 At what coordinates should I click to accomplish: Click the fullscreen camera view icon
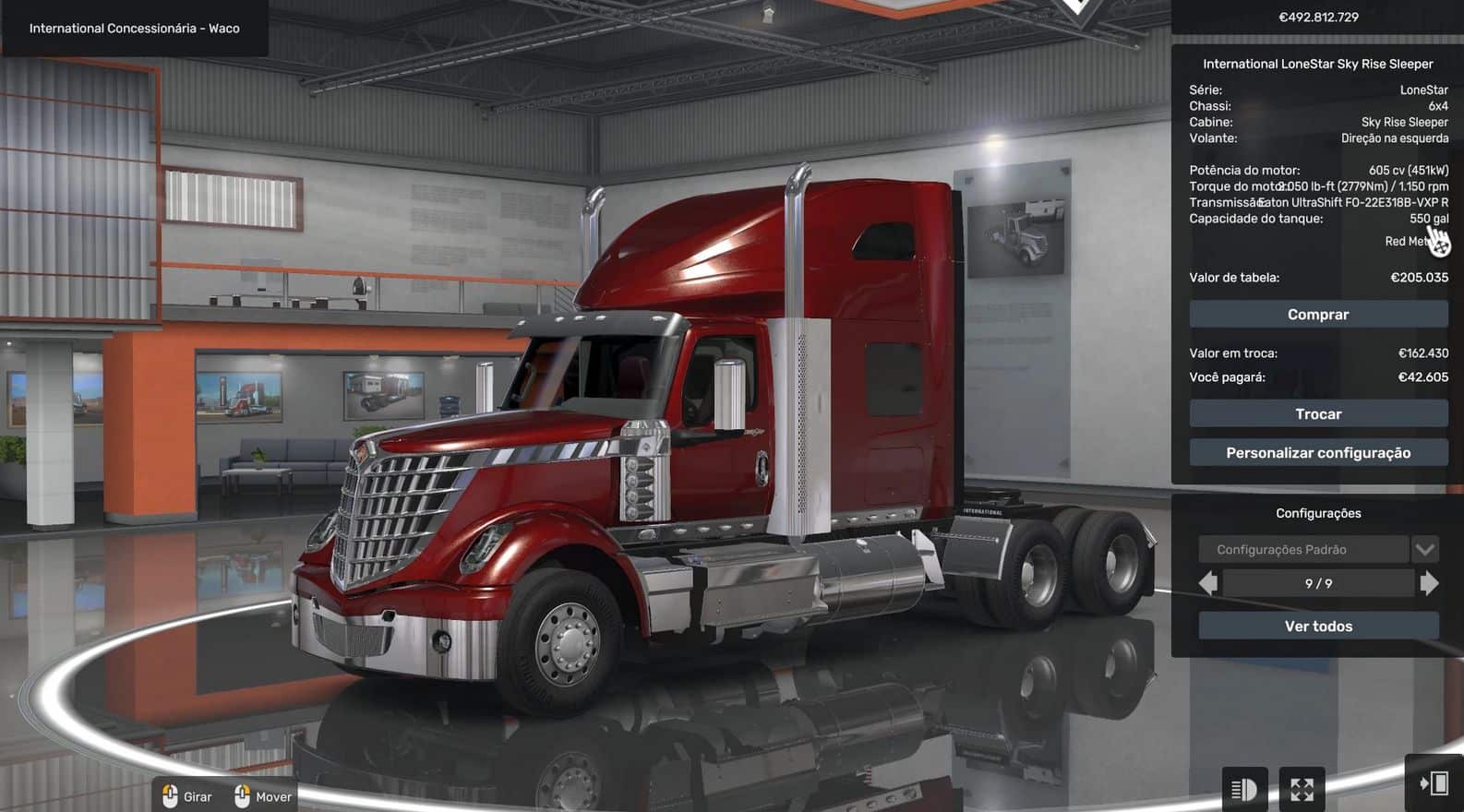coord(1302,790)
